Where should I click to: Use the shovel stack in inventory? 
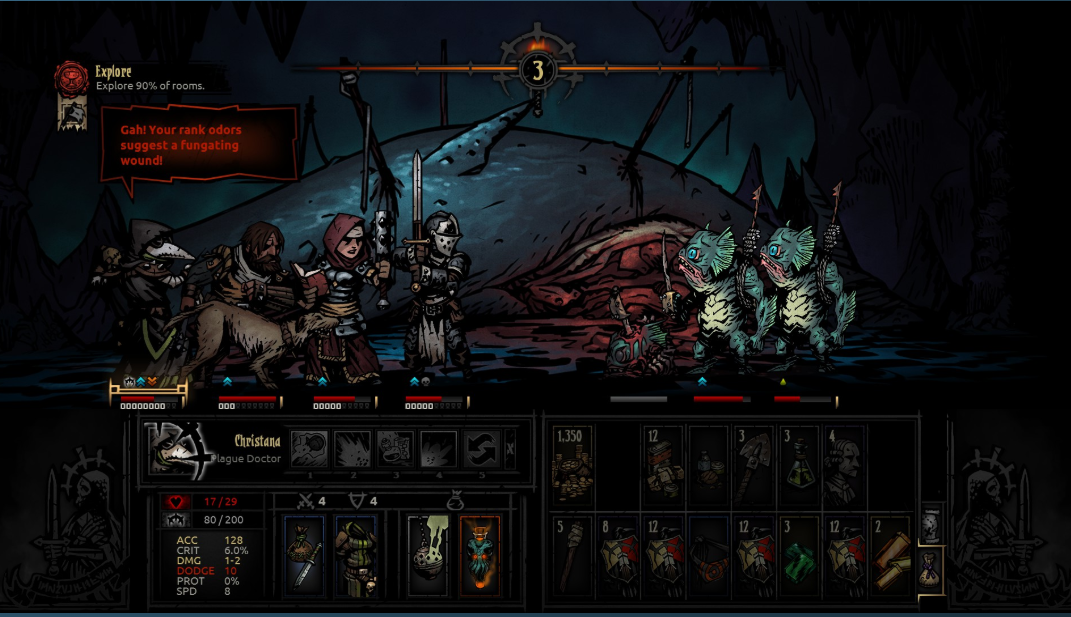pyautogui.click(x=754, y=465)
